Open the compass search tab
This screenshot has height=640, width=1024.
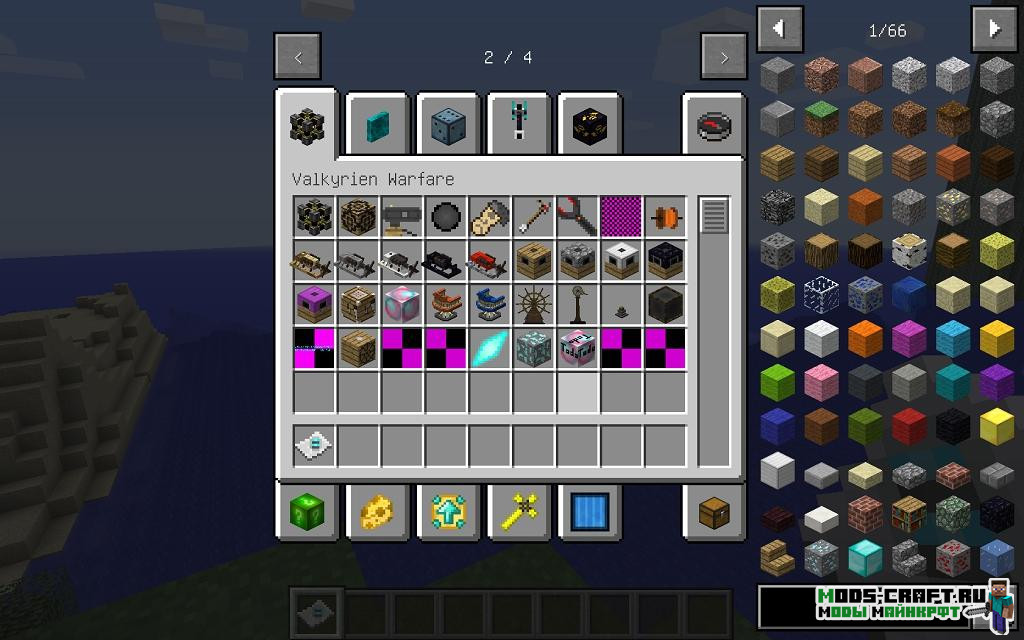click(714, 125)
